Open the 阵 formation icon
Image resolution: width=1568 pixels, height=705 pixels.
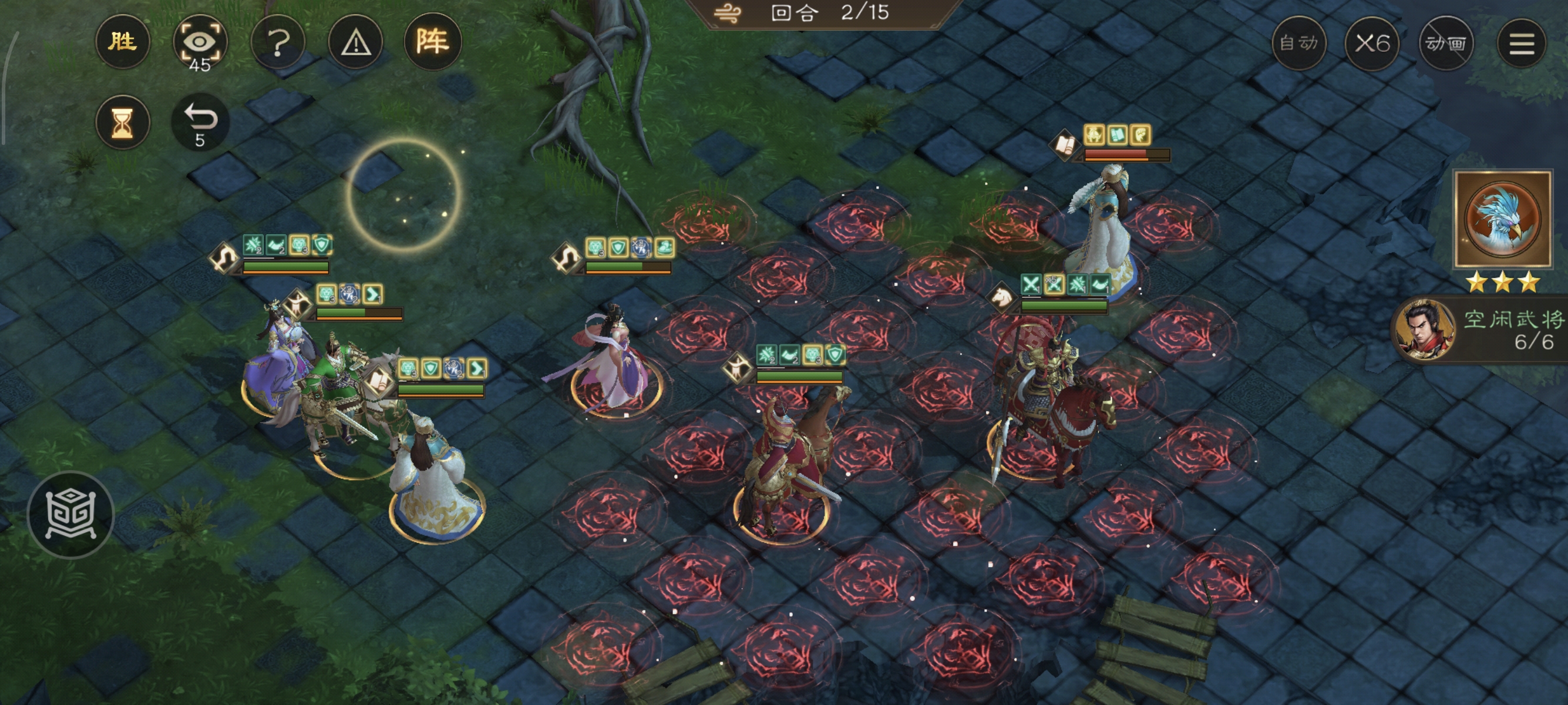(x=432, y=41)
